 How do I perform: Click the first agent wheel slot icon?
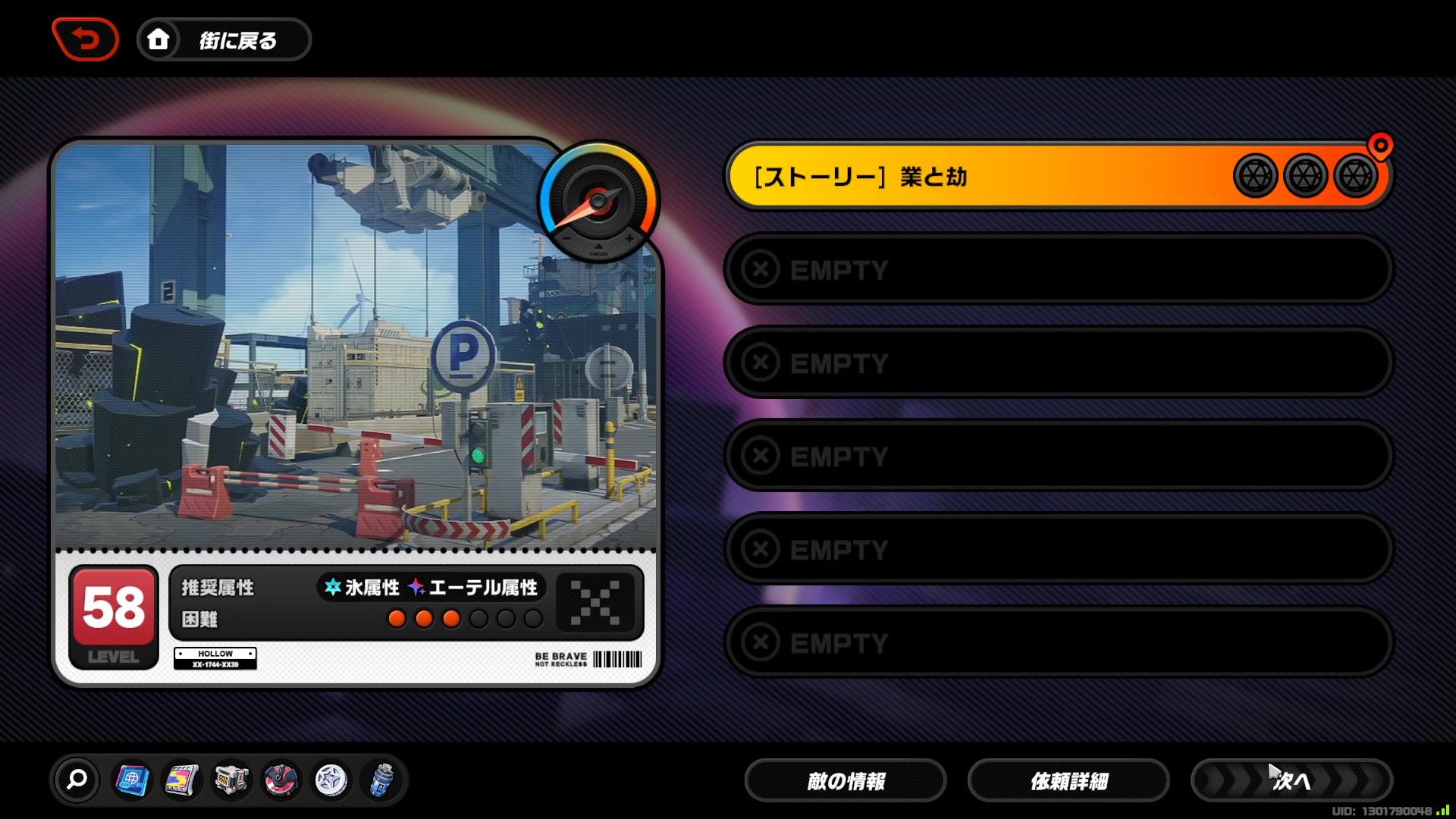pyautogui.click(x=1255, y=175)
